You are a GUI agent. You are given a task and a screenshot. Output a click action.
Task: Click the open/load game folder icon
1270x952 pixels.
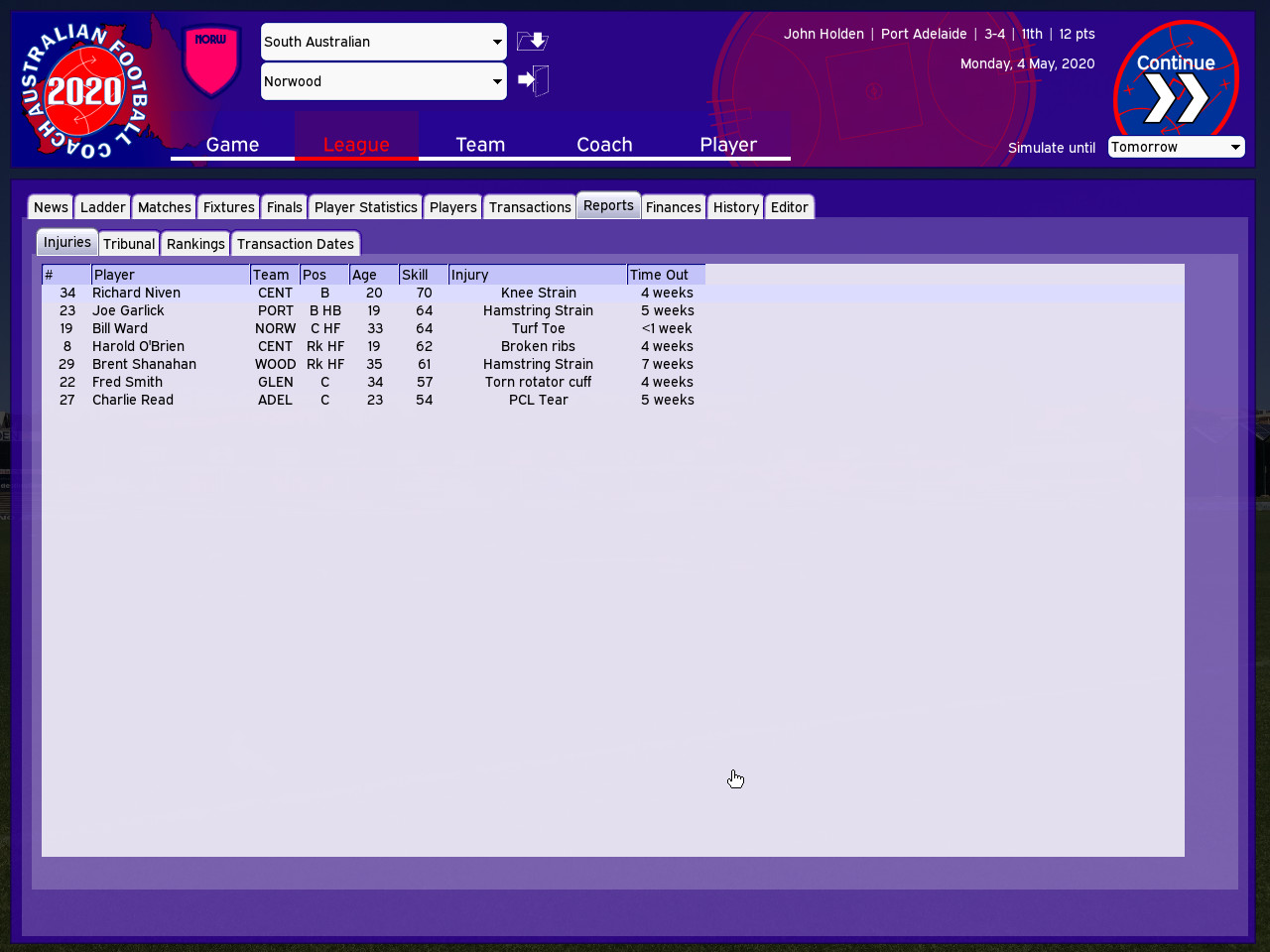pos(532,41)
